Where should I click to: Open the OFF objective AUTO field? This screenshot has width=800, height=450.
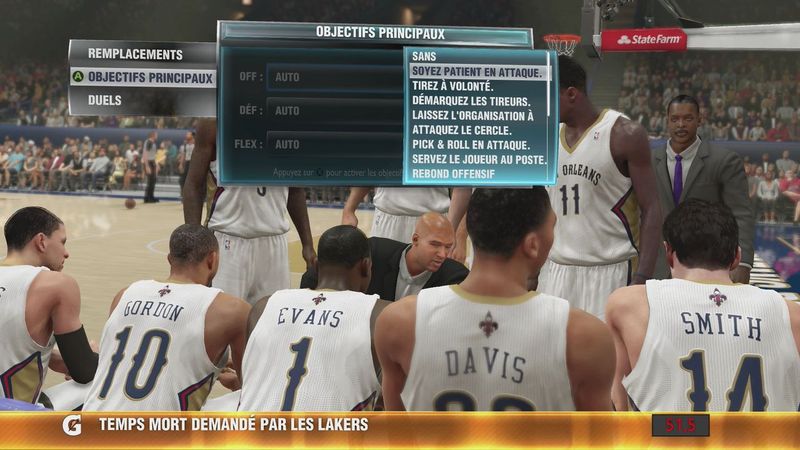coord(335,77)
